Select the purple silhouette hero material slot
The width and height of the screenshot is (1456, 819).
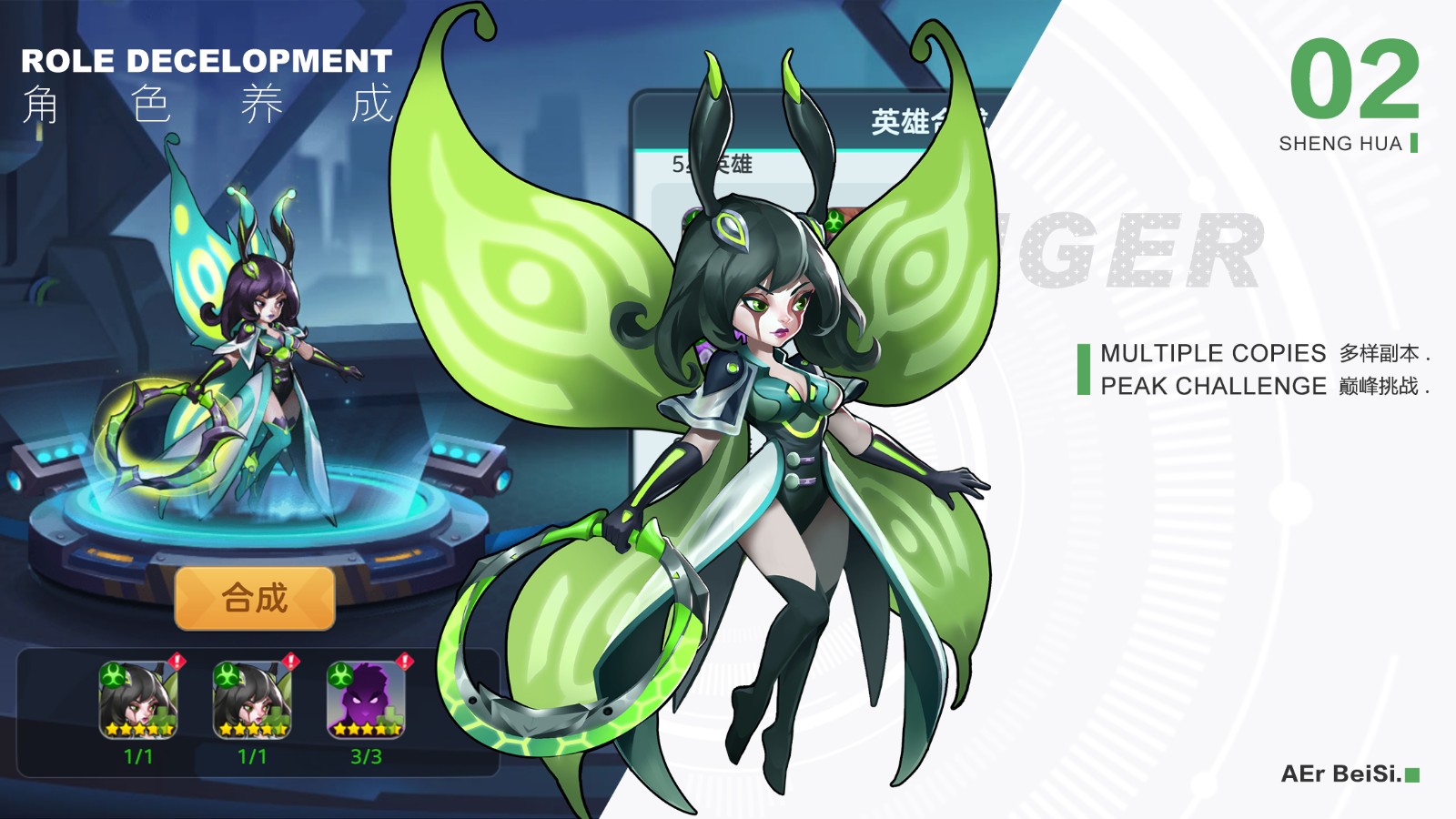(x=366, y=699)
